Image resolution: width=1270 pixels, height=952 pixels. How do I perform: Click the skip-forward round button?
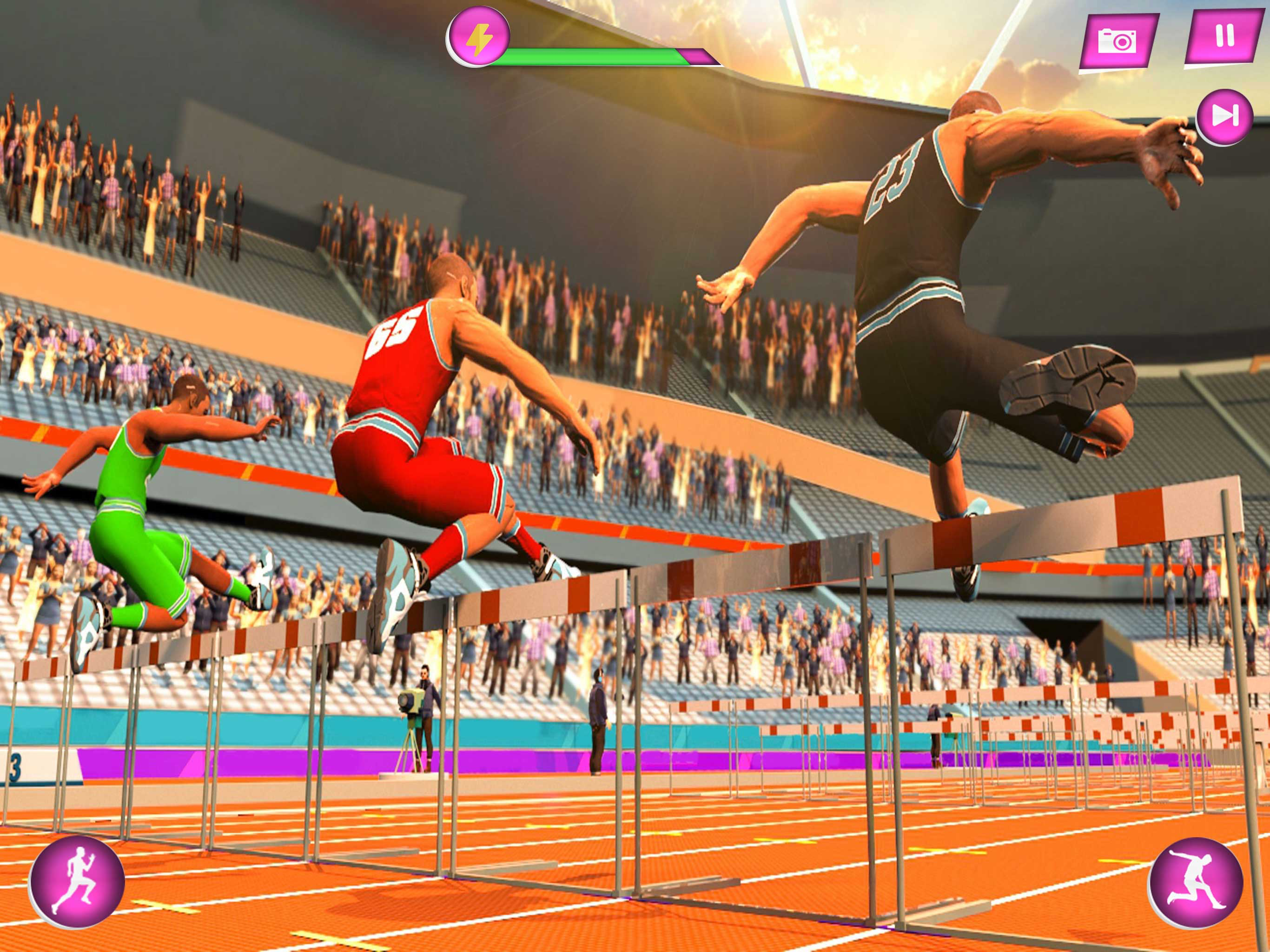(x=1224, y=117)
